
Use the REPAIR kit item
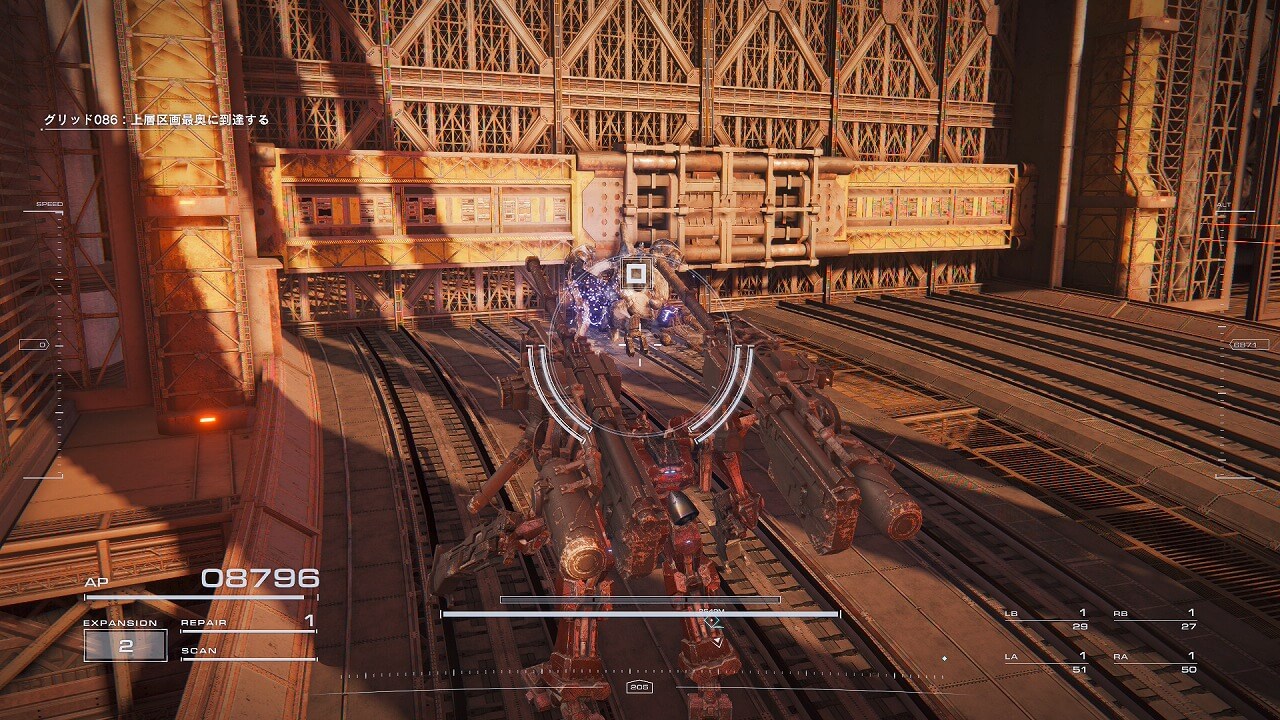coord(248,624)
